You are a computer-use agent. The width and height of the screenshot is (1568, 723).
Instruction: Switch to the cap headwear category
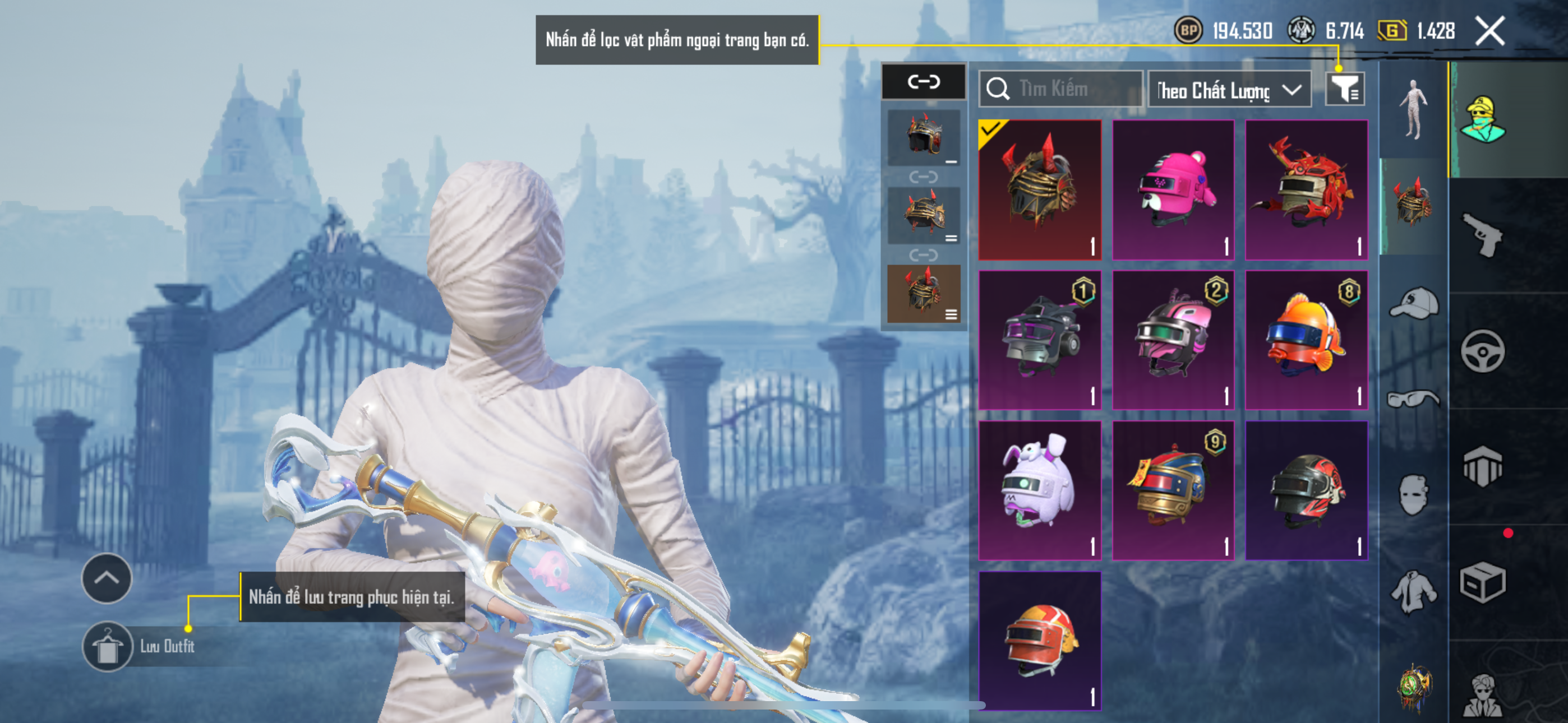(1413, 303)
